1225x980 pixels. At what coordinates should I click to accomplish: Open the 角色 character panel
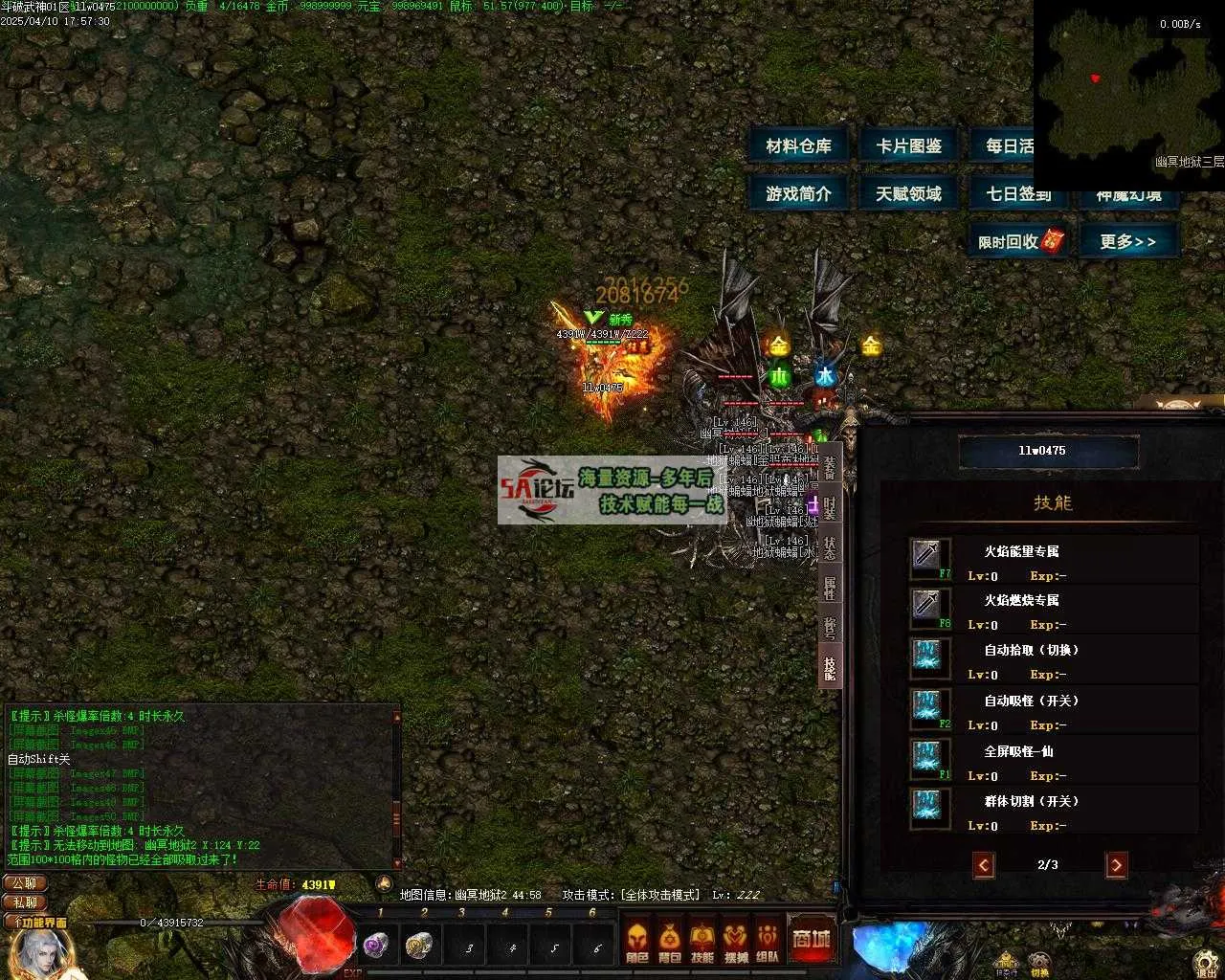(x=637, y=941)
